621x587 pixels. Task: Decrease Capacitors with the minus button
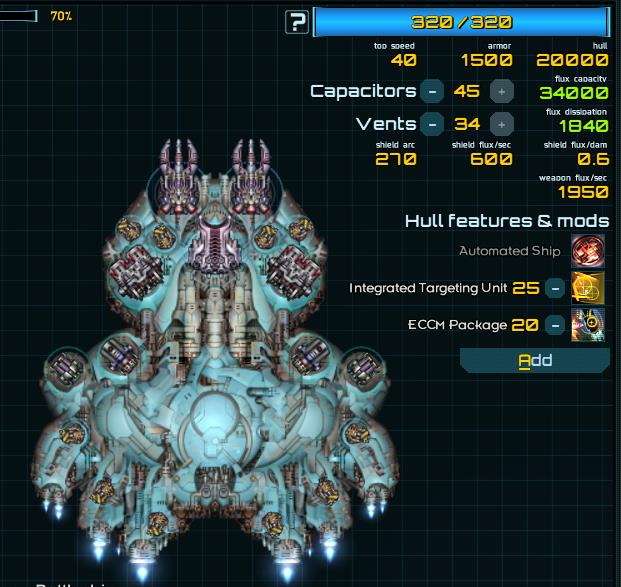click(432, 91)
